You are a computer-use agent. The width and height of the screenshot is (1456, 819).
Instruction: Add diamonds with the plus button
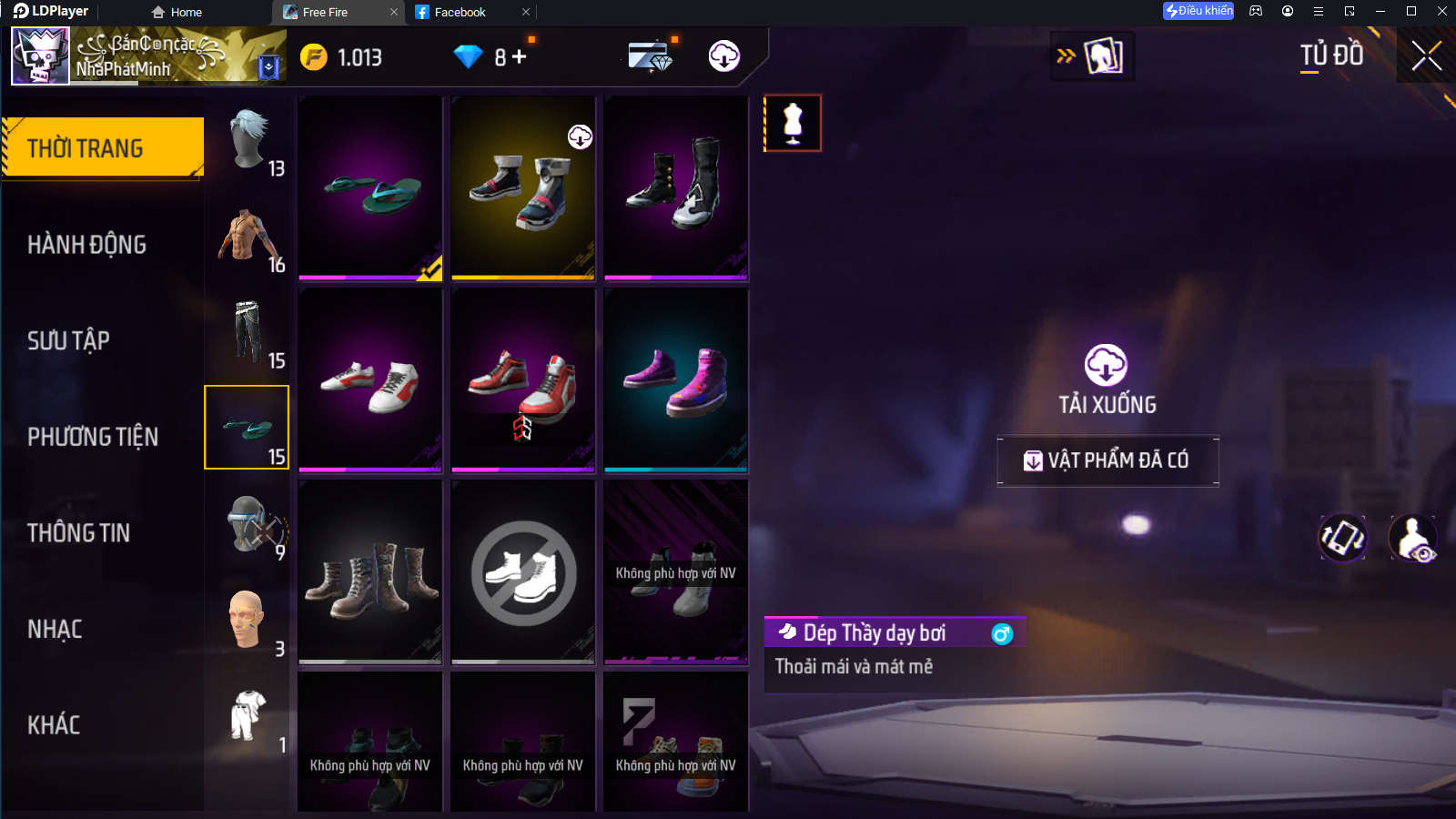pos(520,57)
